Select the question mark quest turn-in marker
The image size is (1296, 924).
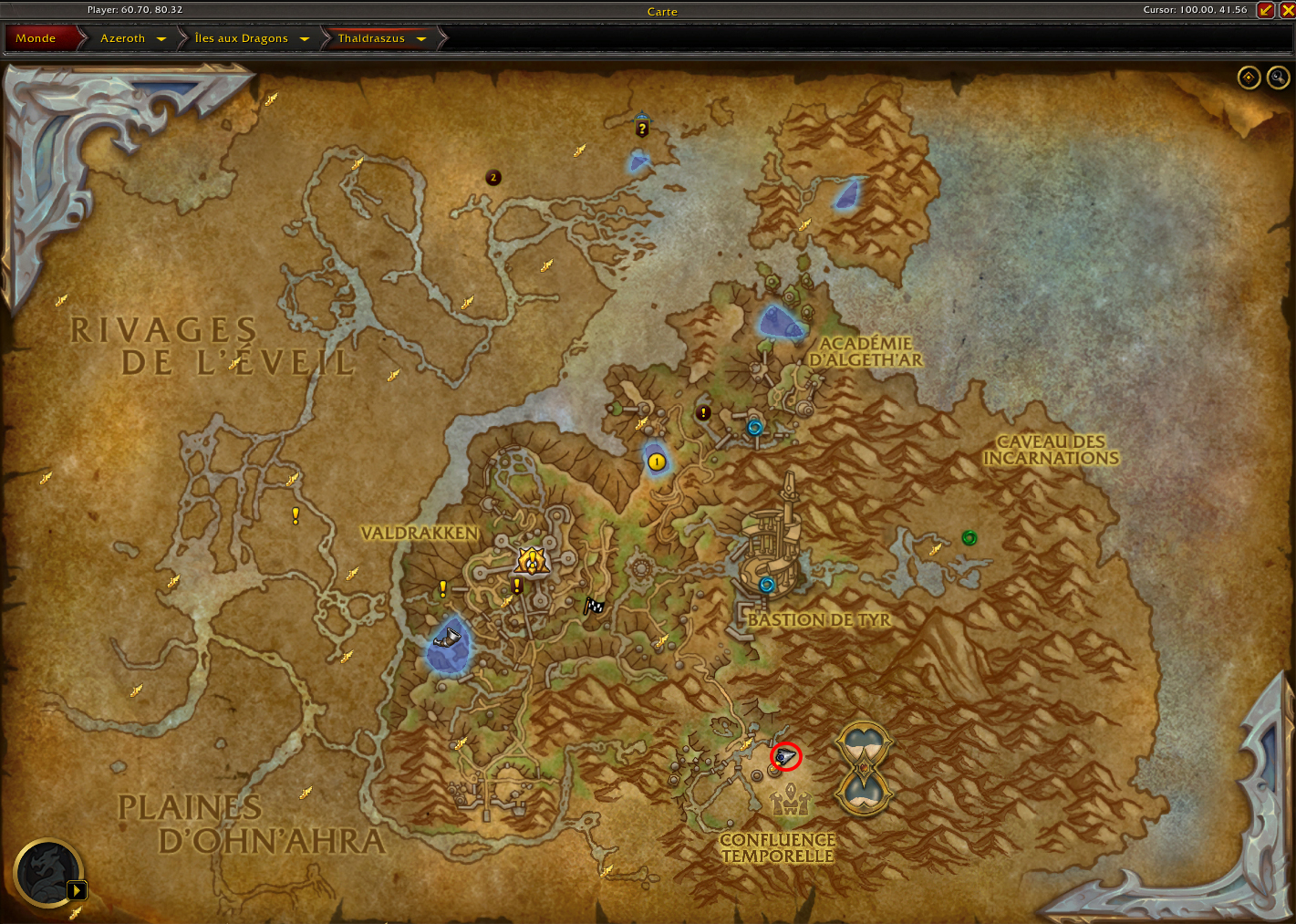point(642,127)
